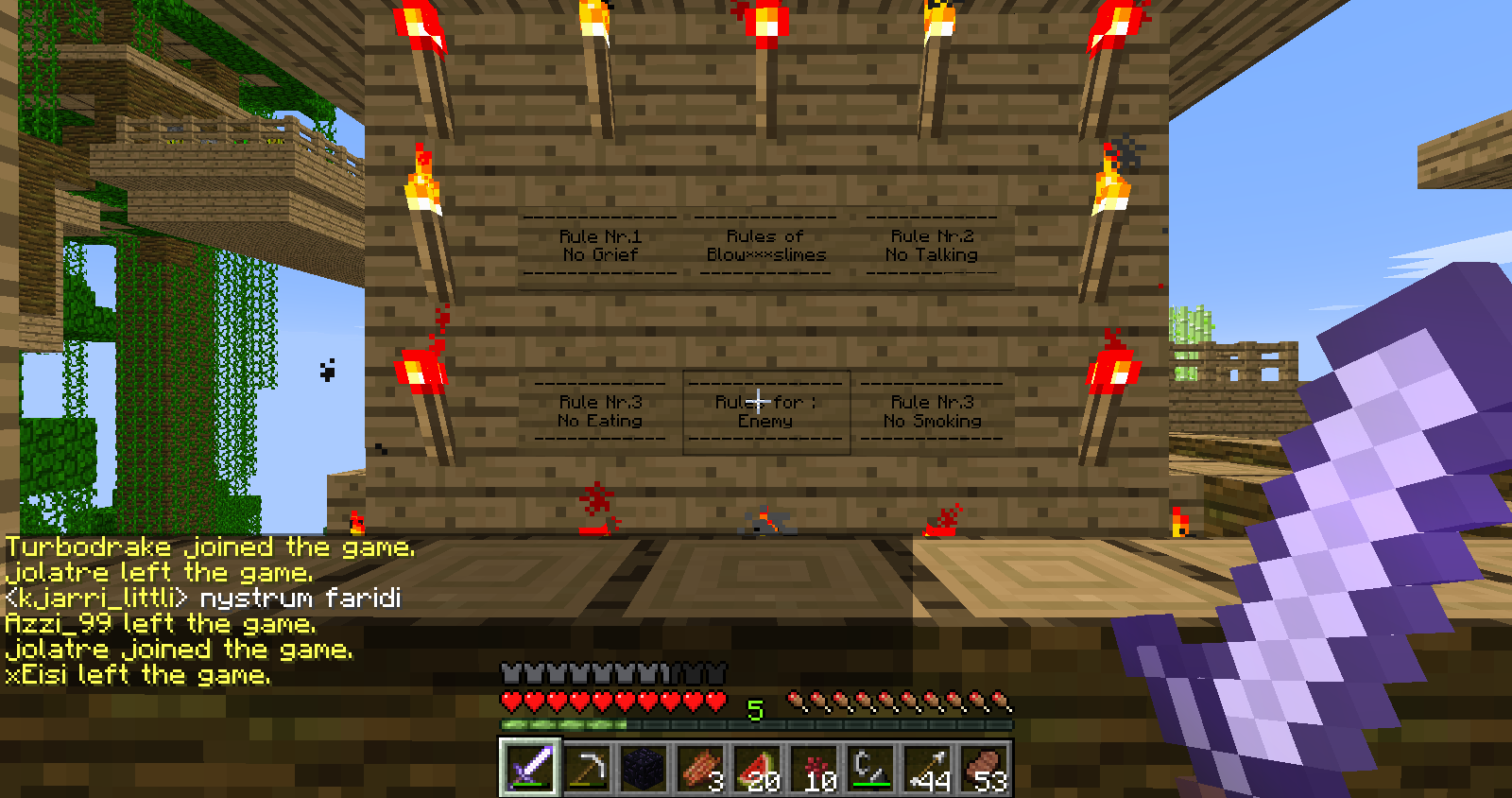This screenshot has height=798, width=1512.
Task: Select the stack of 44 arrows
Action: 928,768
